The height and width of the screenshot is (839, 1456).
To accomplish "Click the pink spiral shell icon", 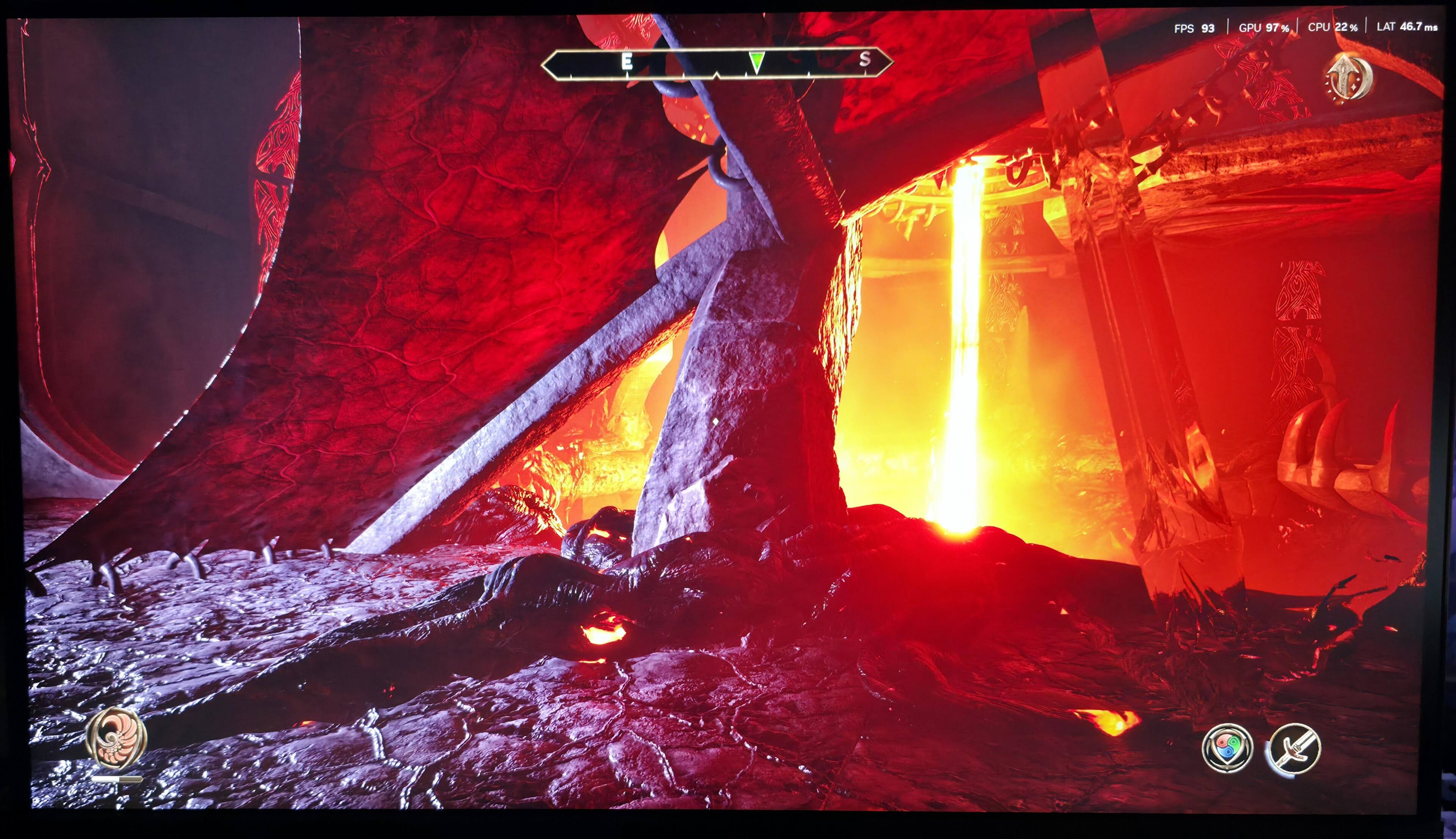I will (x=117, y=738).
